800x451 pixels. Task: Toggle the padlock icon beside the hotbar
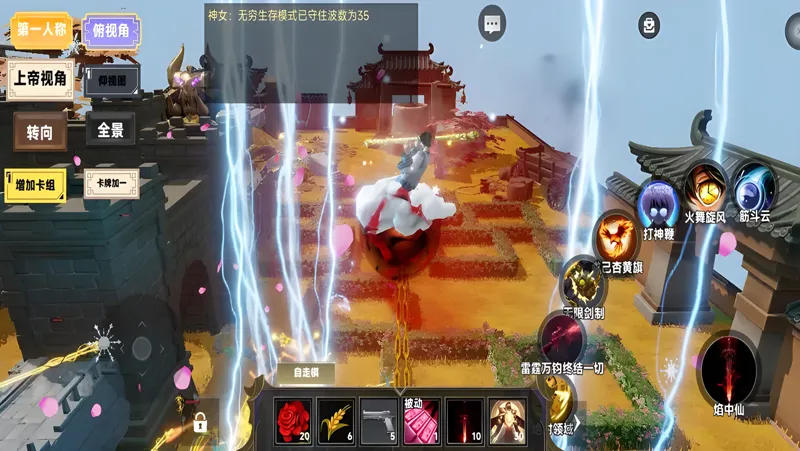tap(200, 422)
